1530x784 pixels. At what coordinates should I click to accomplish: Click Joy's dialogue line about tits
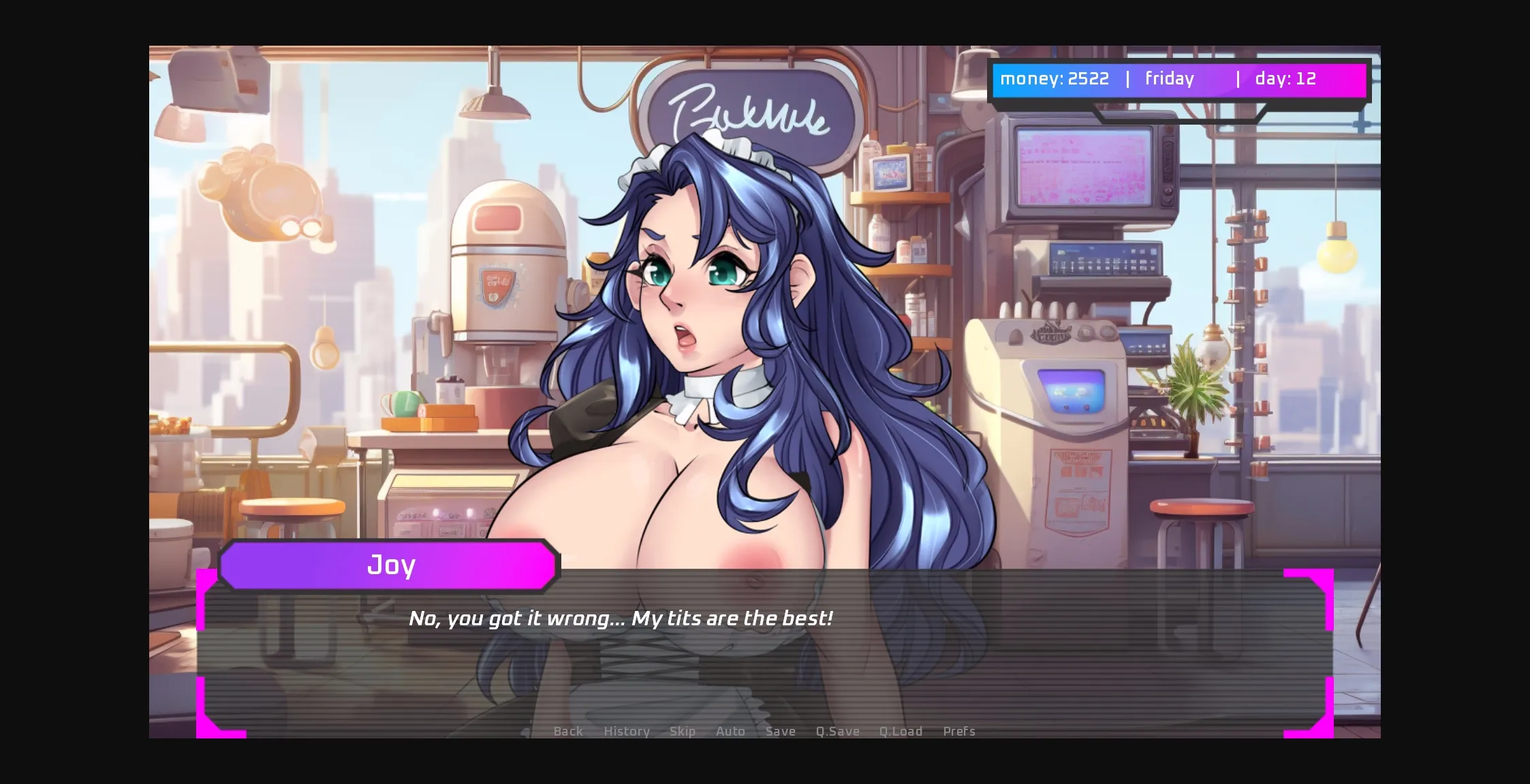pos(622,618)
